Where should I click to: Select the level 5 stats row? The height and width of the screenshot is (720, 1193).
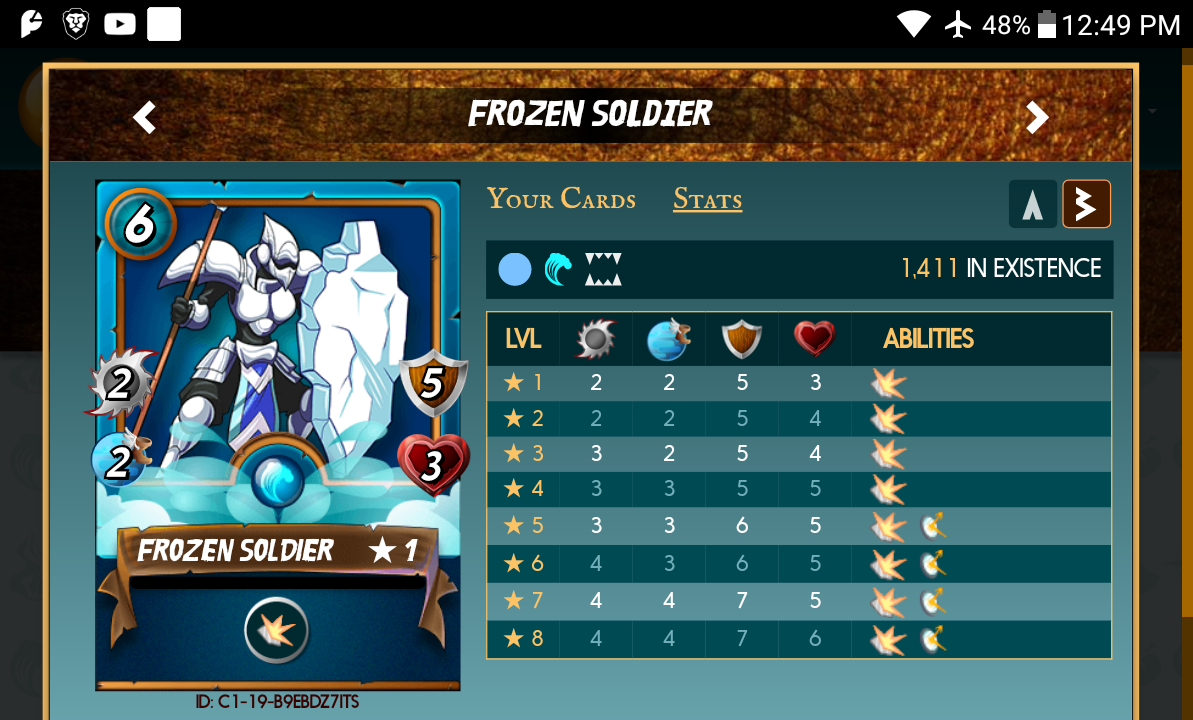pos(798,526)
